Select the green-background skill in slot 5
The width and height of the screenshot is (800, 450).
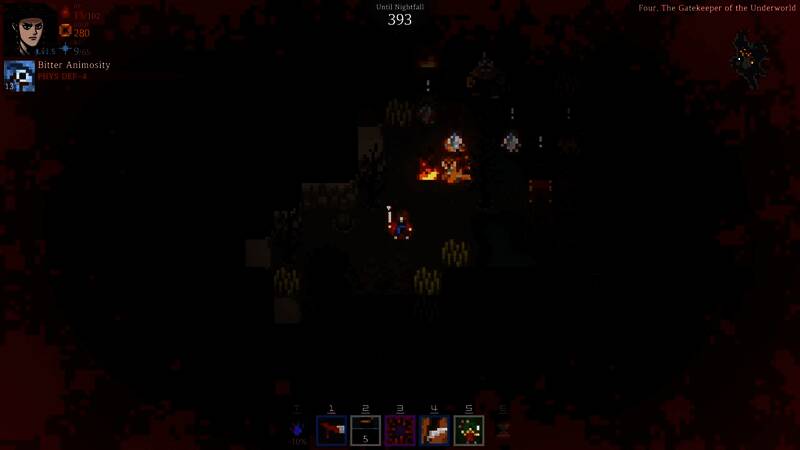(x=468, y=430)
